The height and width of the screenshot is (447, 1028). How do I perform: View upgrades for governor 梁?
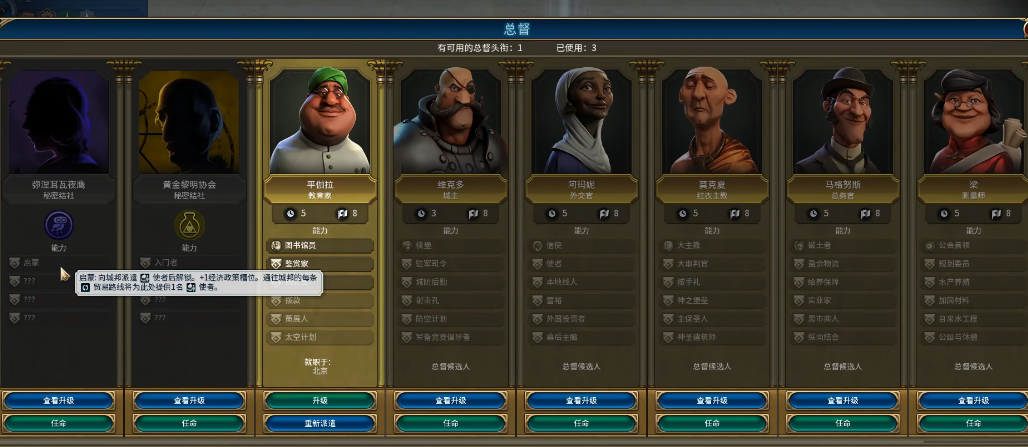(x=972, y=401)
